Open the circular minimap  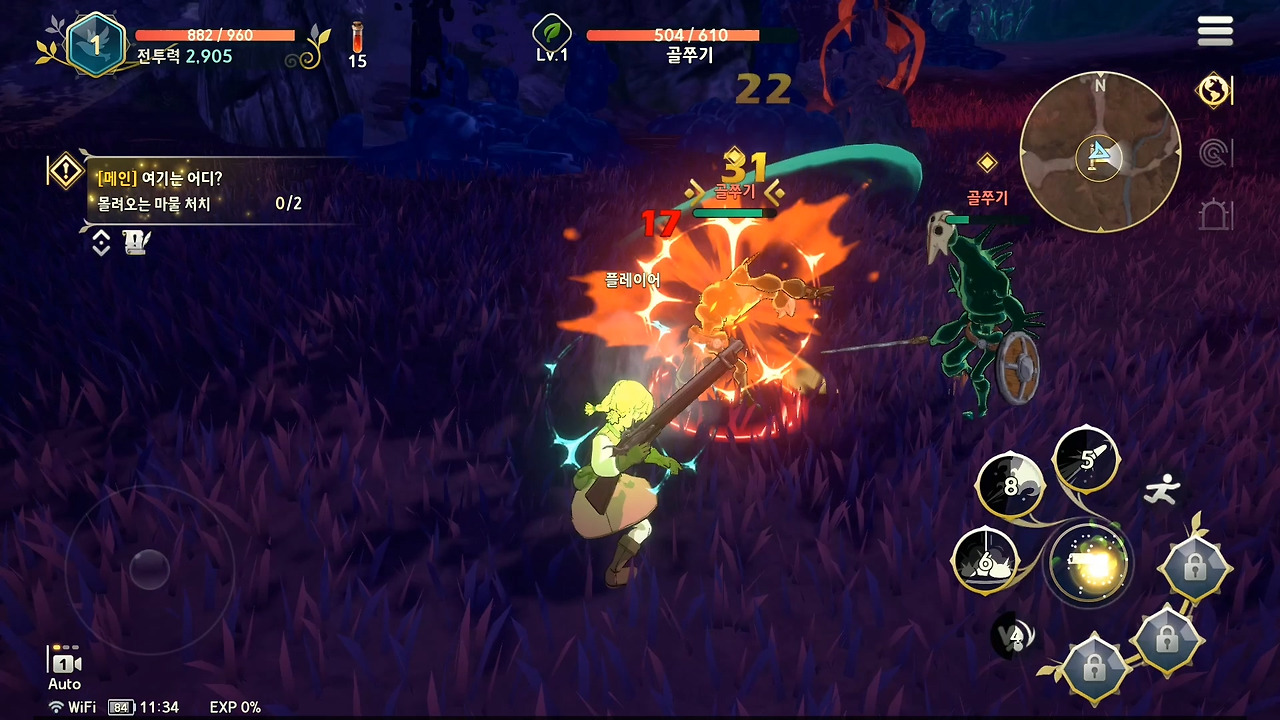pyautogui.click(x=1100, y=152)
